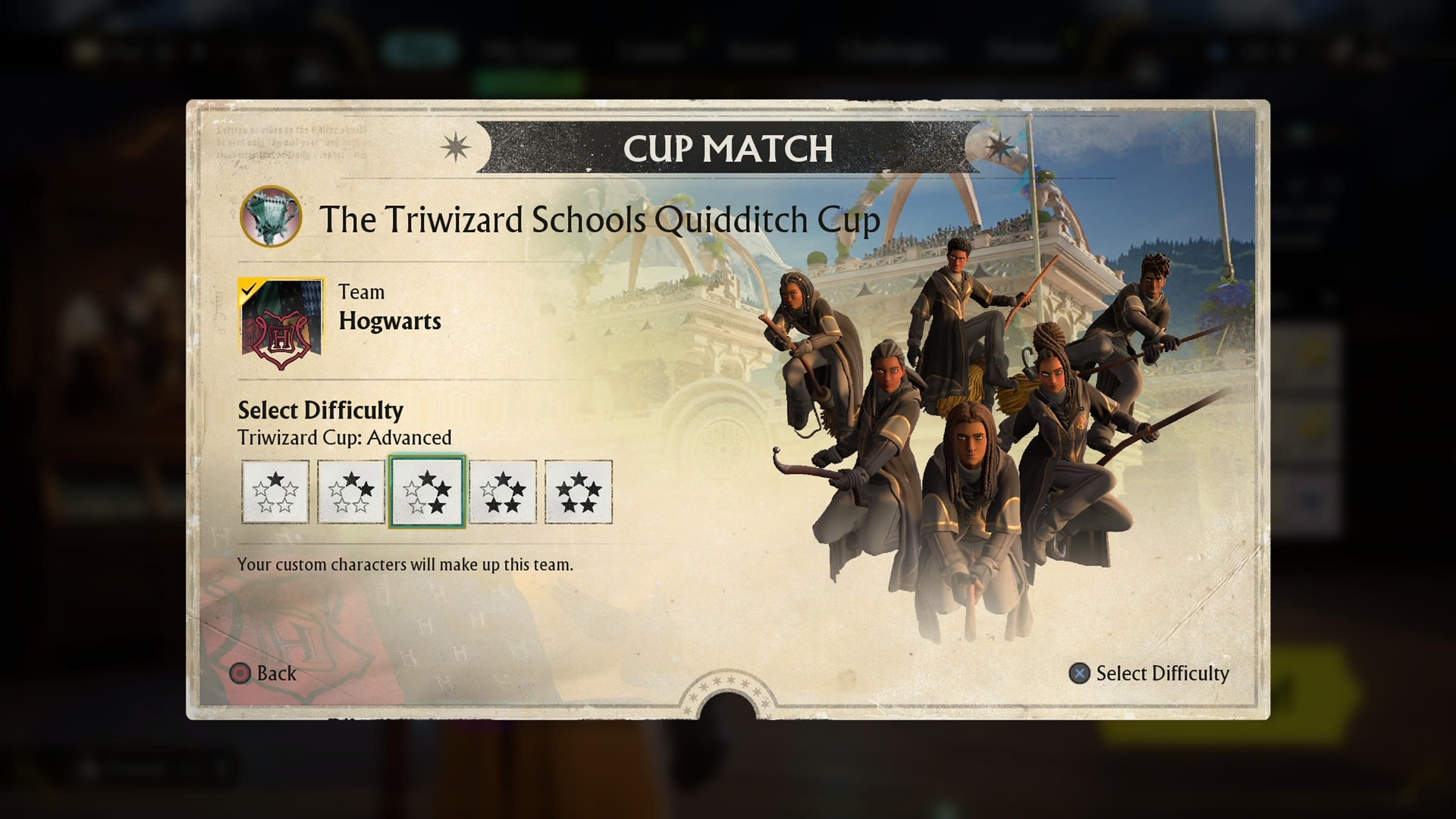Choose the five-star difficulty tile
Screen dimensions: 1456x819
pyautogui.click(x=579, y=491)
